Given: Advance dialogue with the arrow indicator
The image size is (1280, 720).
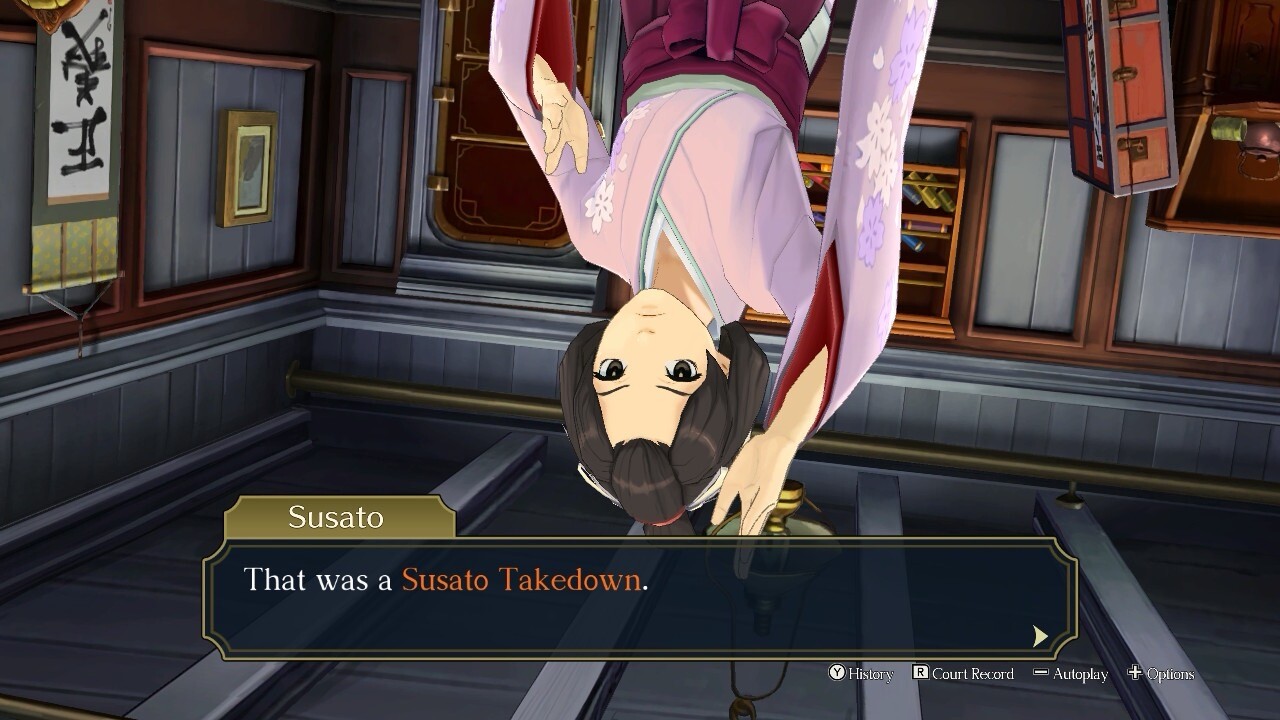Looking at the screenshot, I should point(1040,636).
